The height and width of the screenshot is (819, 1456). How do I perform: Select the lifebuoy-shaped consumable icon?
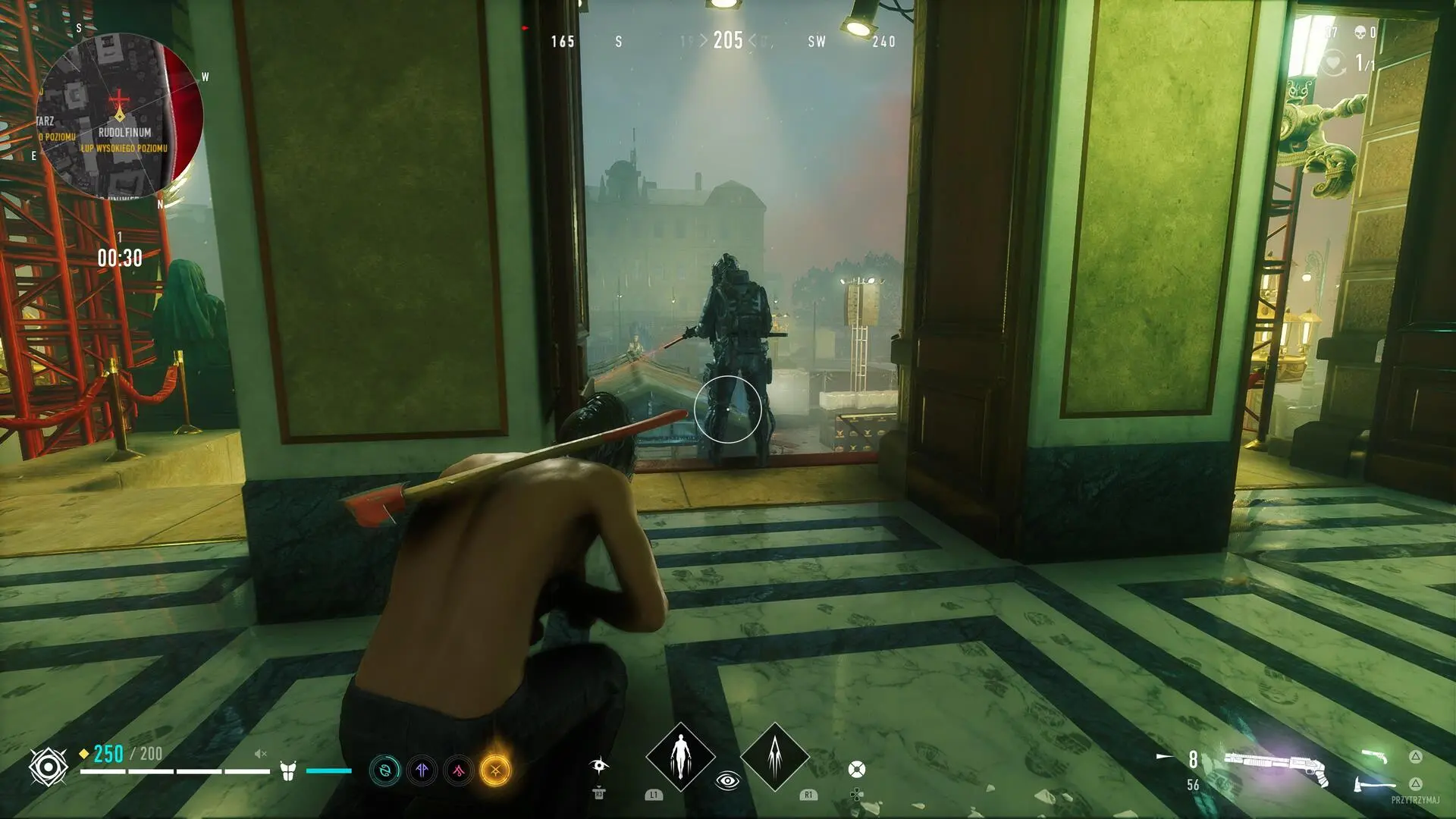[x=856, y=770]
